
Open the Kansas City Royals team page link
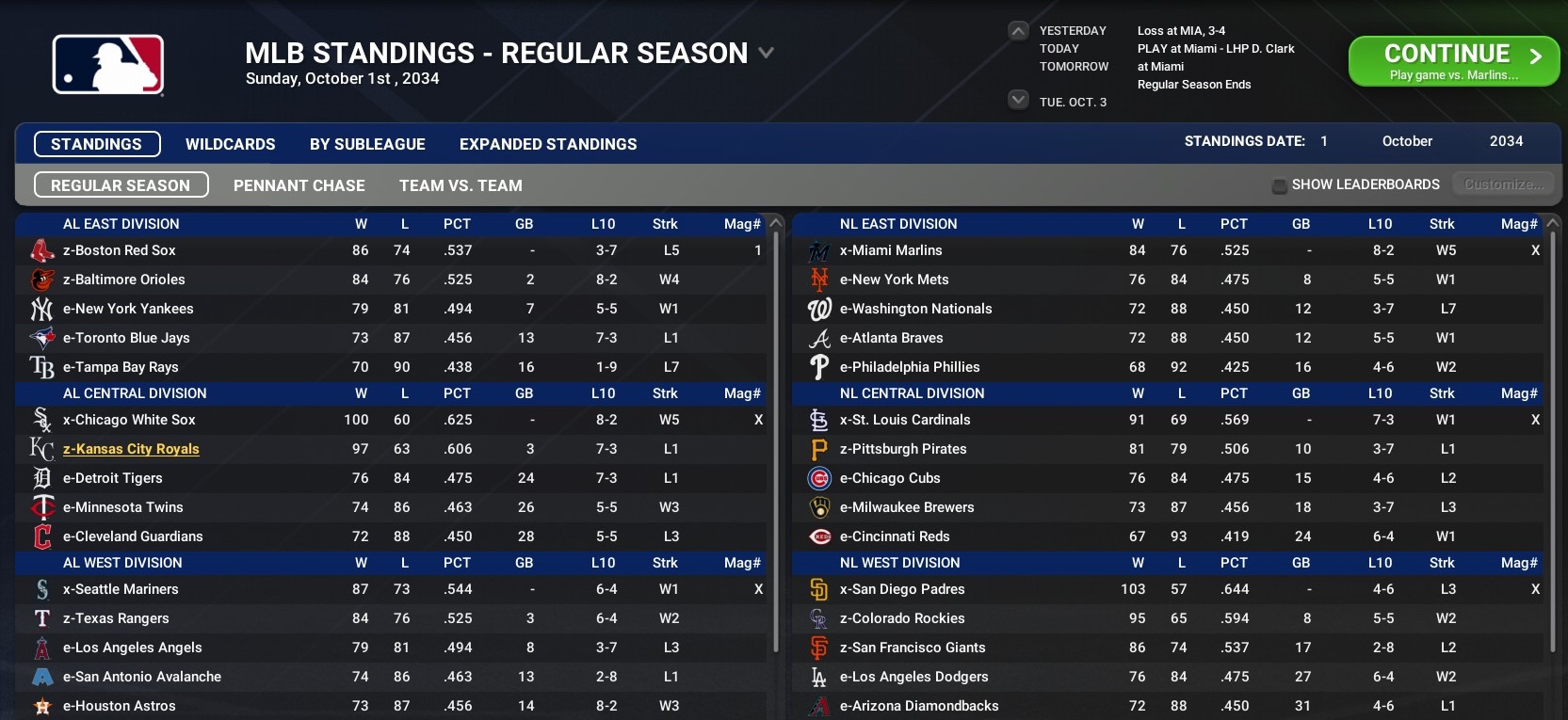[x=130, y=449]
